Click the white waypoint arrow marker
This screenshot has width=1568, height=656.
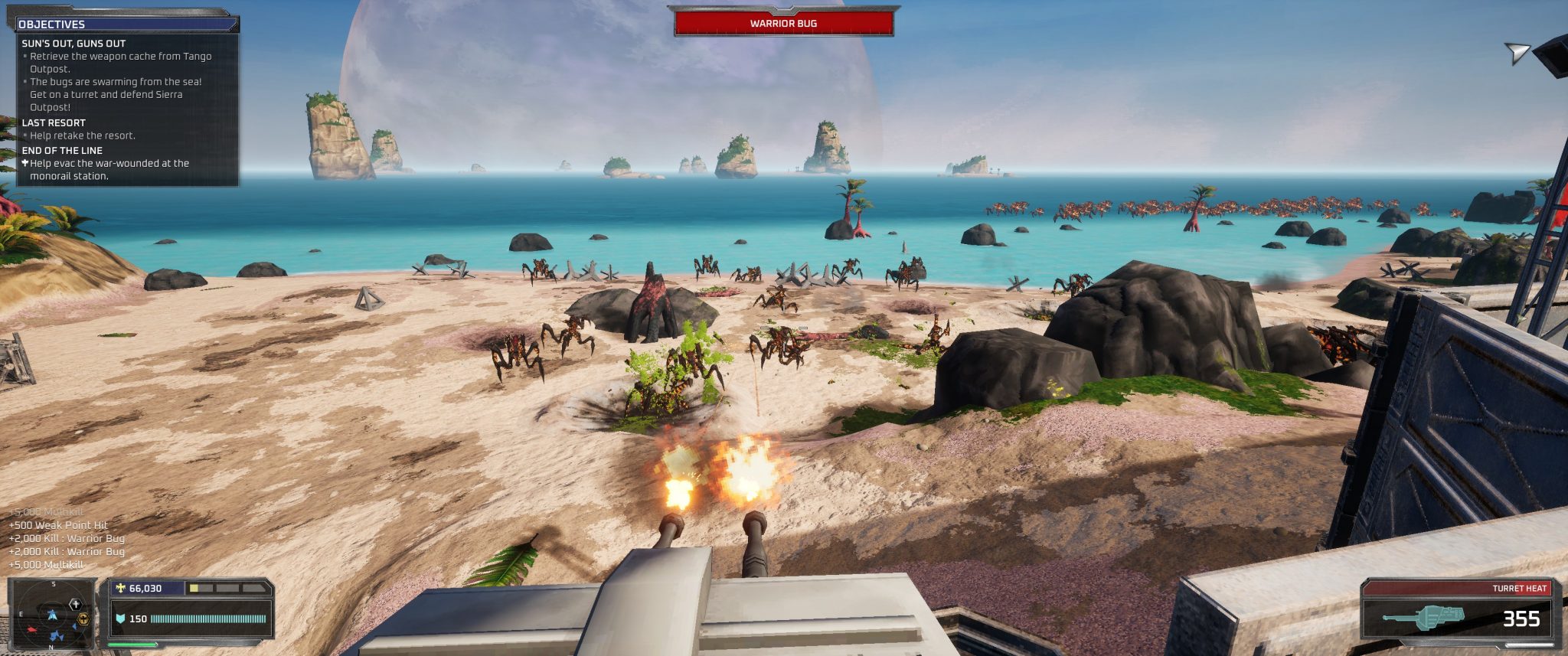1516,53
